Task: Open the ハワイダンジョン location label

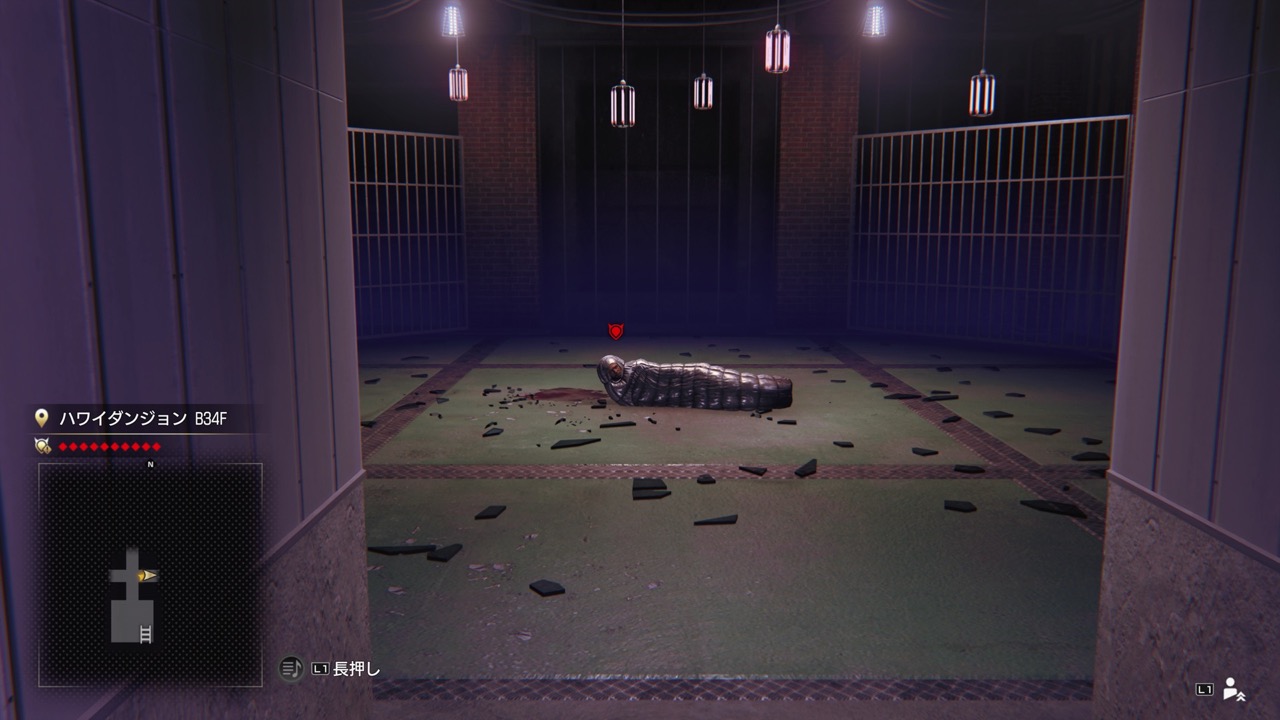Action: [120, 418]
